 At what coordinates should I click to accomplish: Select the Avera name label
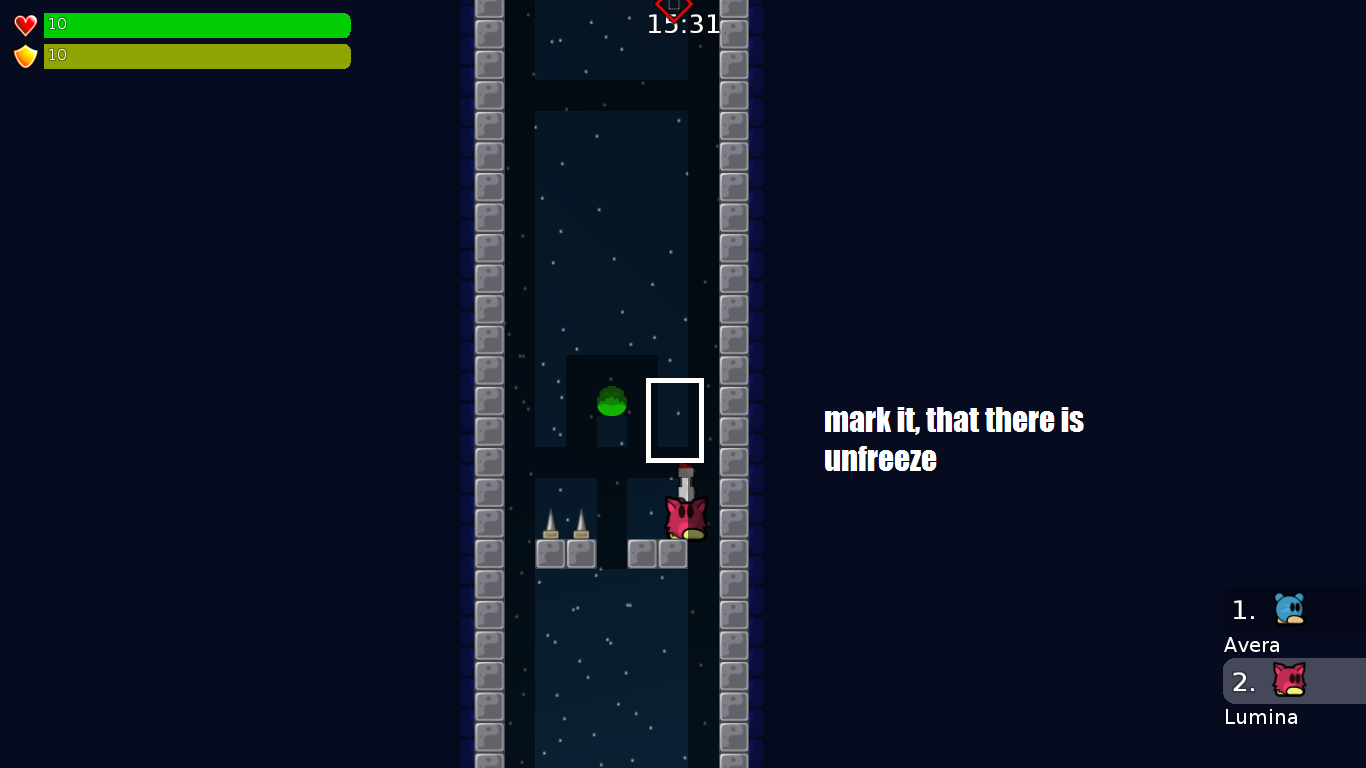coord(1252,645)
